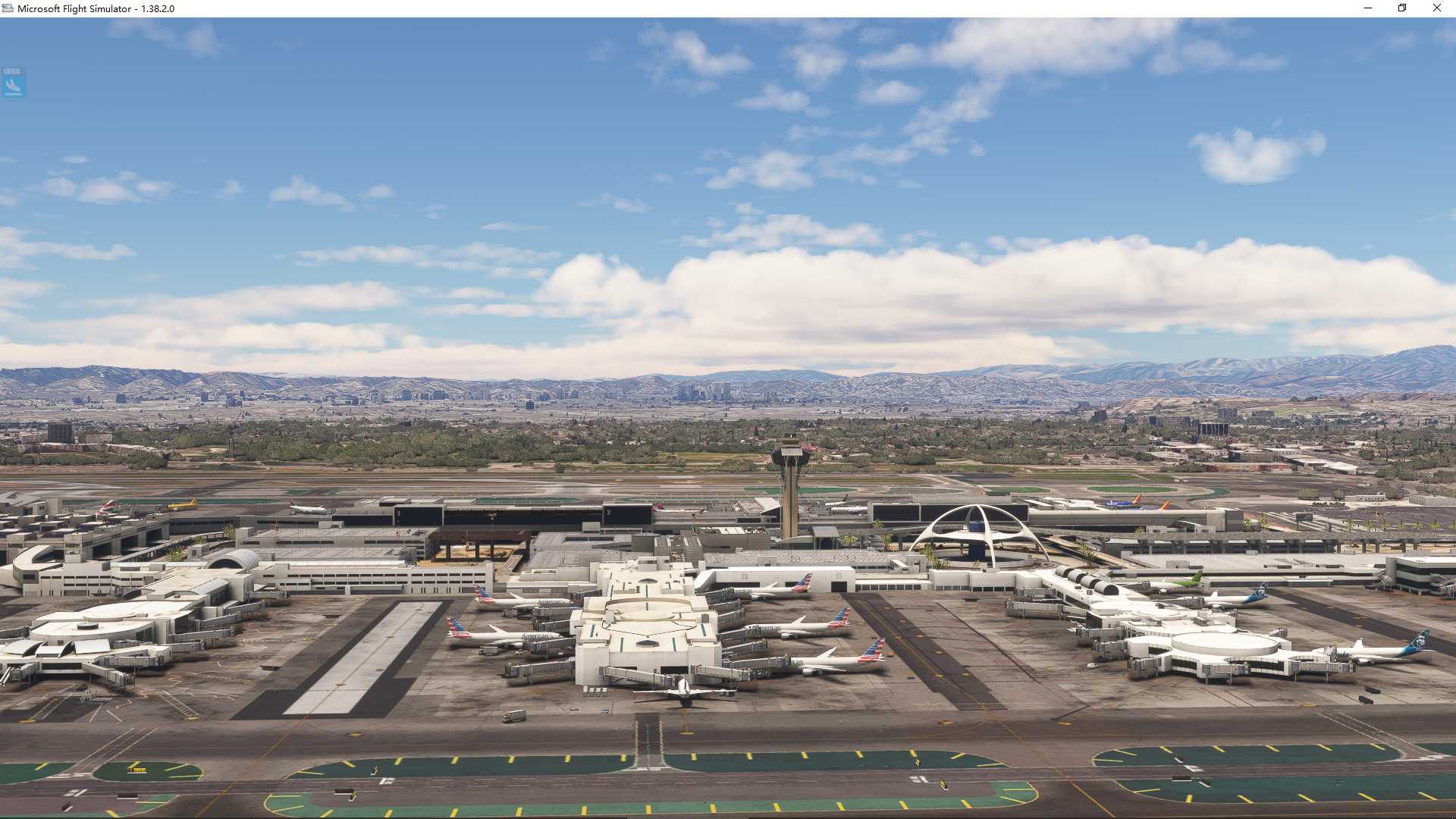
Task: Click the GEE overlay label above the airplane icon
Action: tap(11, 72)
